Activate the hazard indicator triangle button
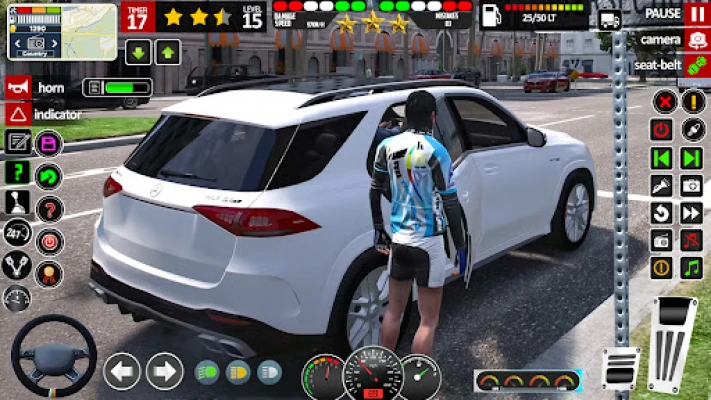Image resolution: width=711 pixels, height=400 pixels. 17,114
